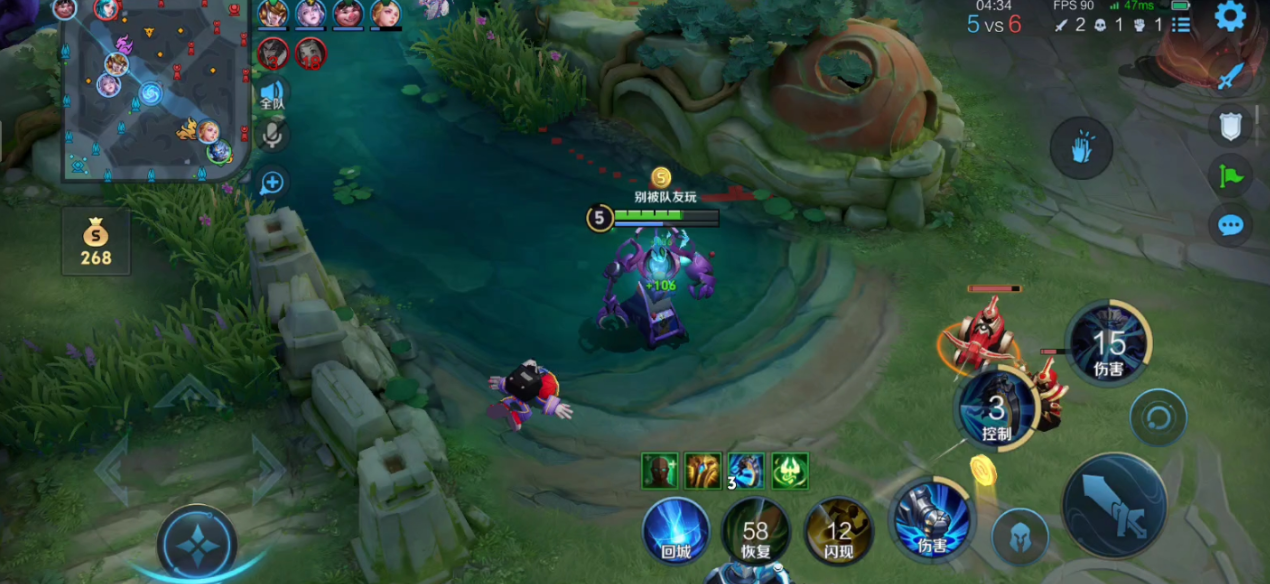Send the shield signal
Image resolution: width=1270 pixels, height=584 pixels.
(1230, 126)
